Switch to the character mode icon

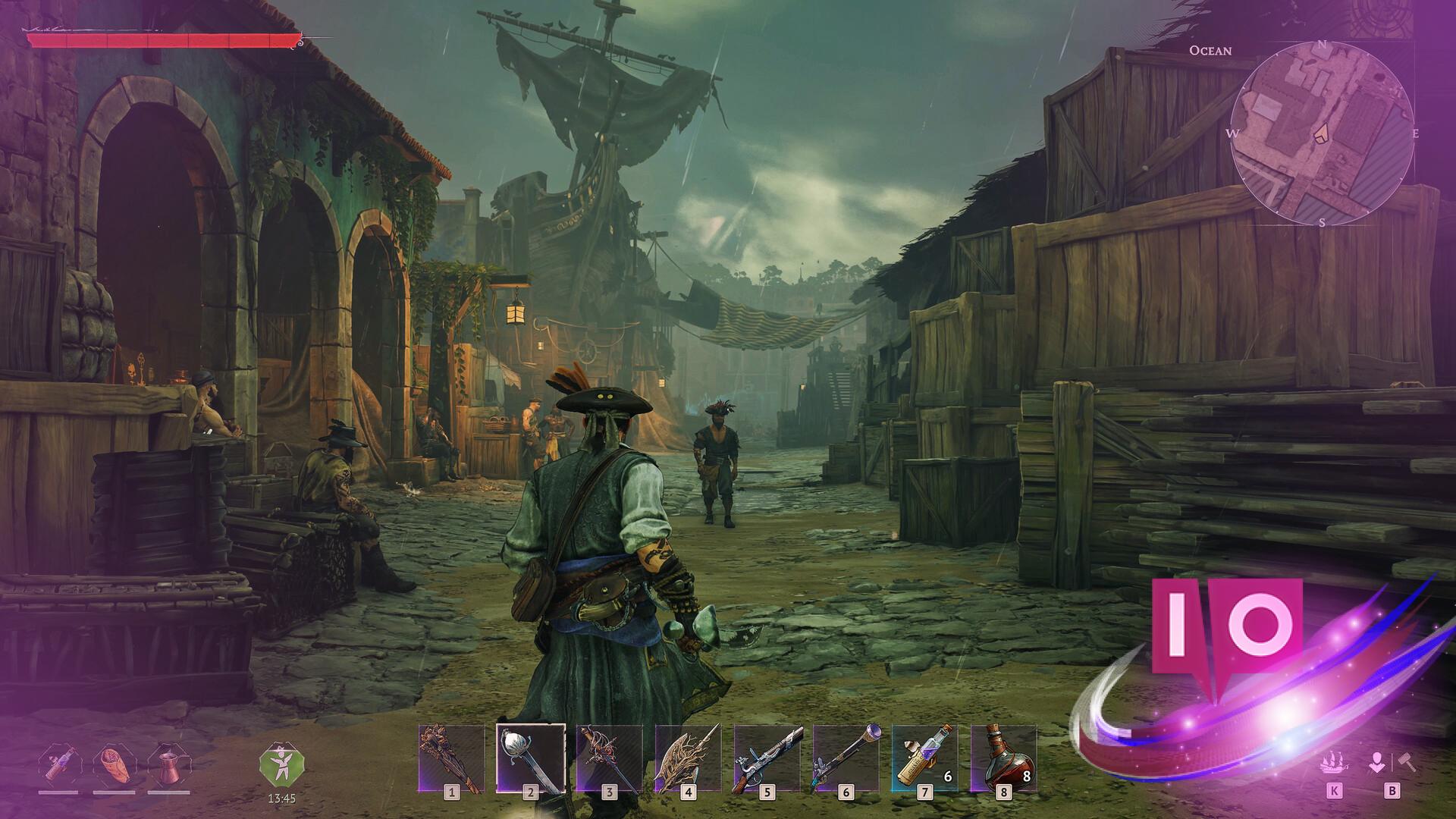pyautogui.click(x=1377, y=762)
